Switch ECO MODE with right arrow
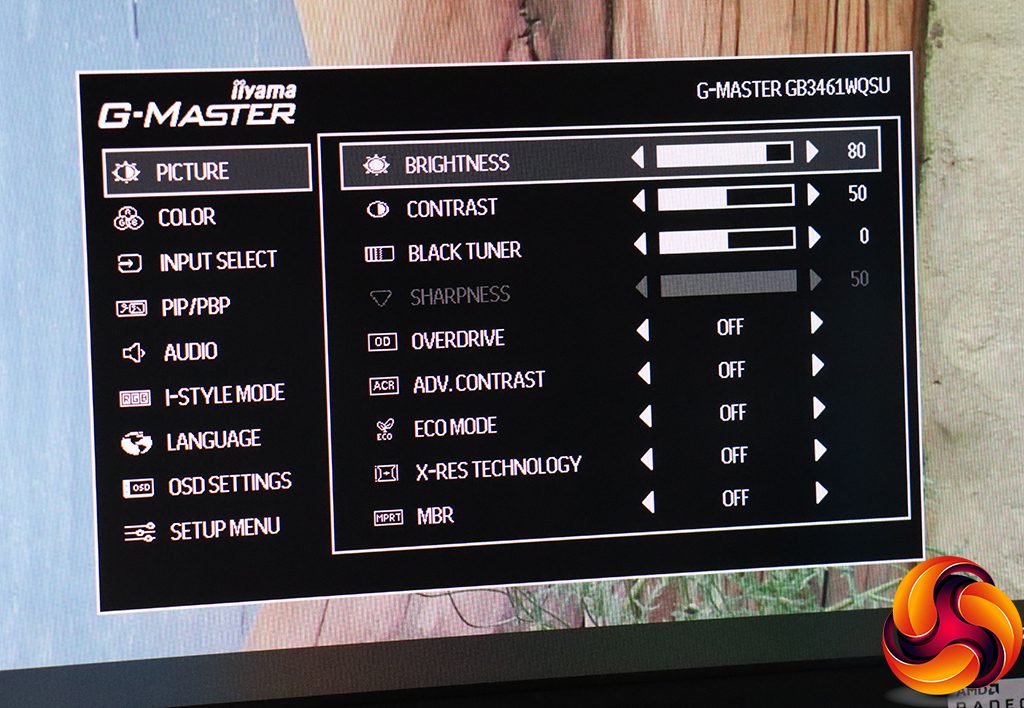 [819, 408]
